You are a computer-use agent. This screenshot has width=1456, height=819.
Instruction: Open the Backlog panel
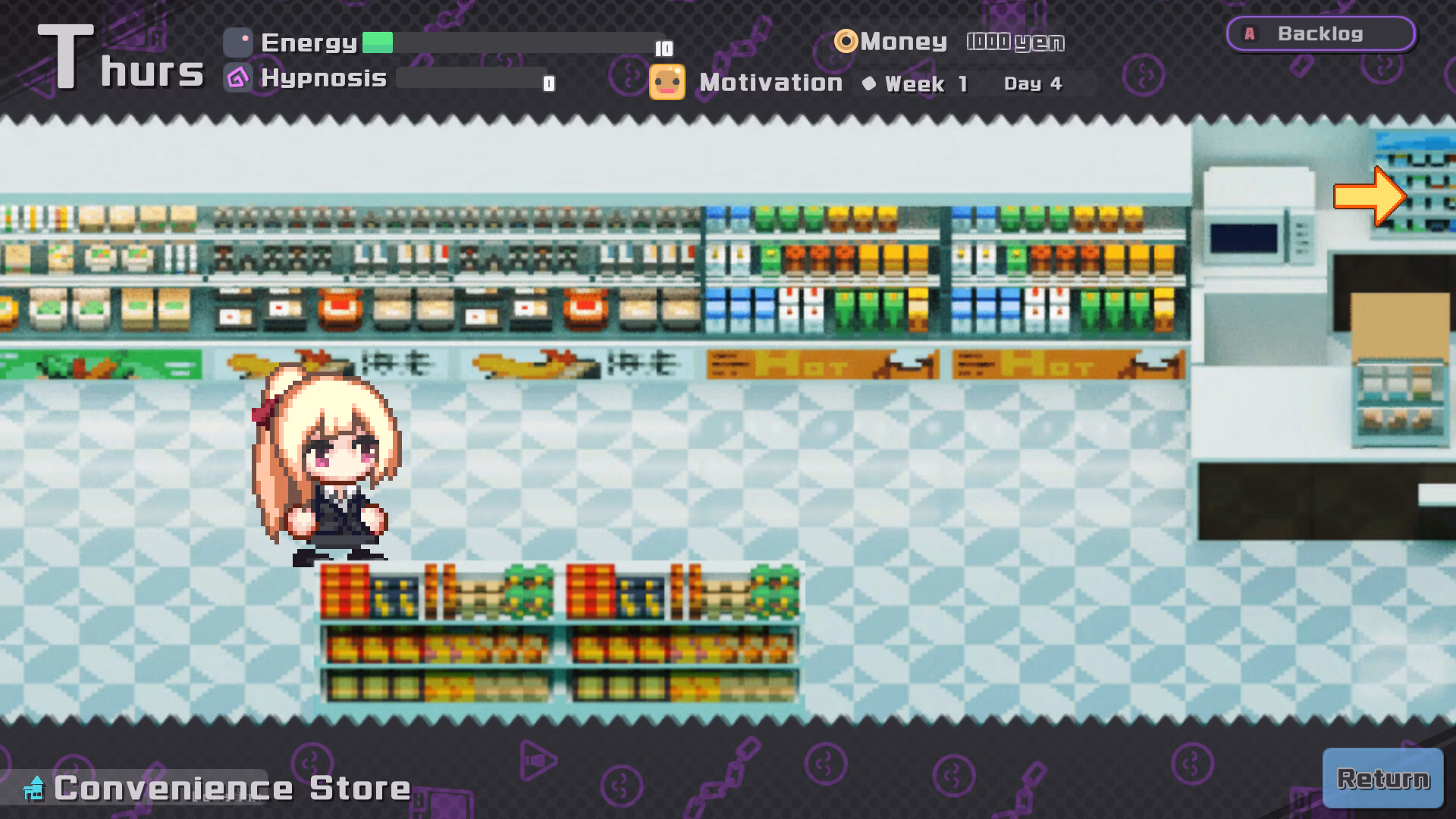pos(1320,33)
